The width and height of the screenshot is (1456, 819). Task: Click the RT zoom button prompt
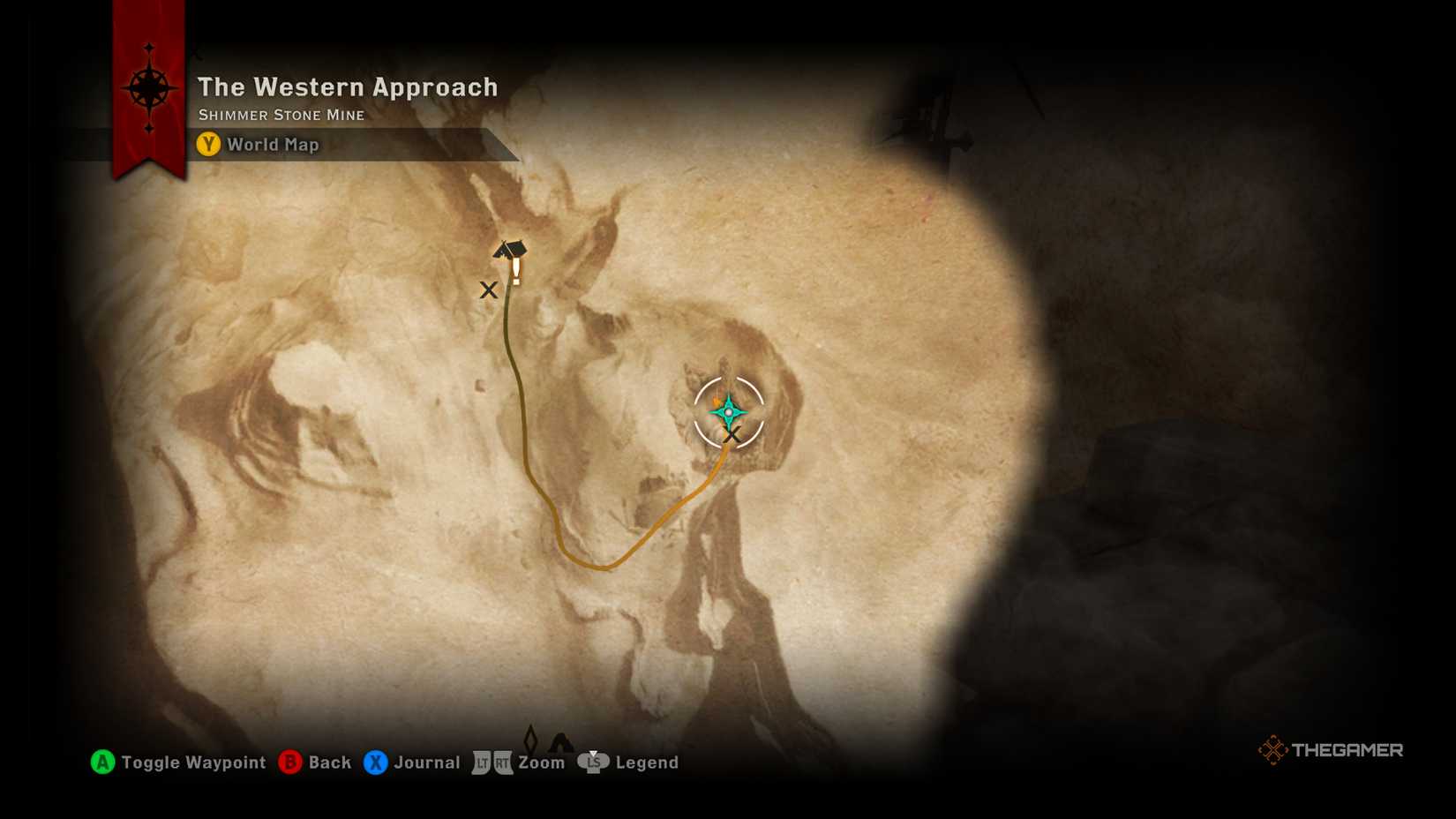503,763
